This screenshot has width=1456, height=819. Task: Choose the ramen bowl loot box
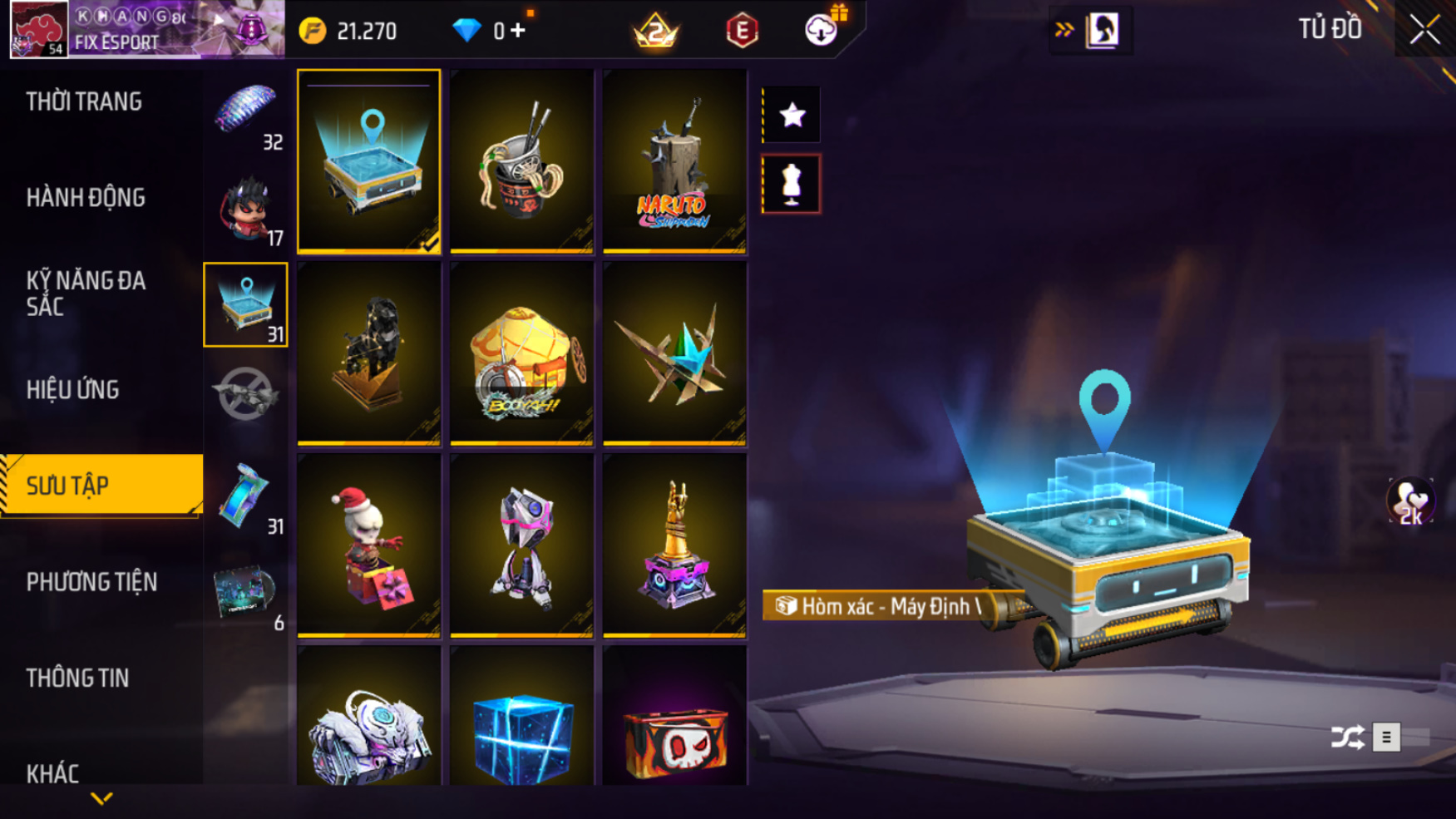click(521, 162)
